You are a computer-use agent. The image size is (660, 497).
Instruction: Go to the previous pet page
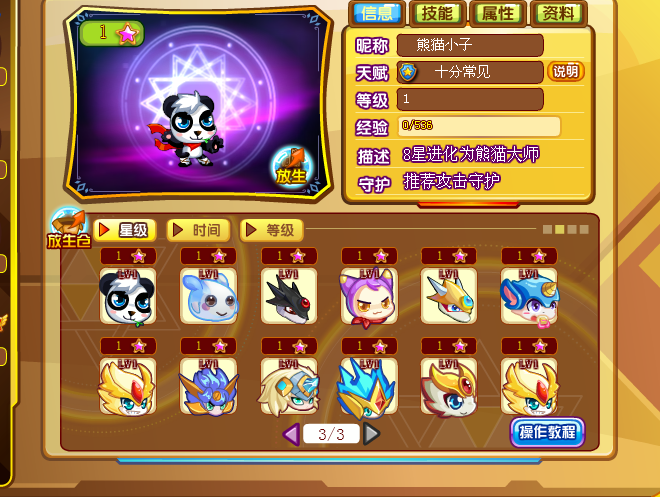click(x=291, y=434)
